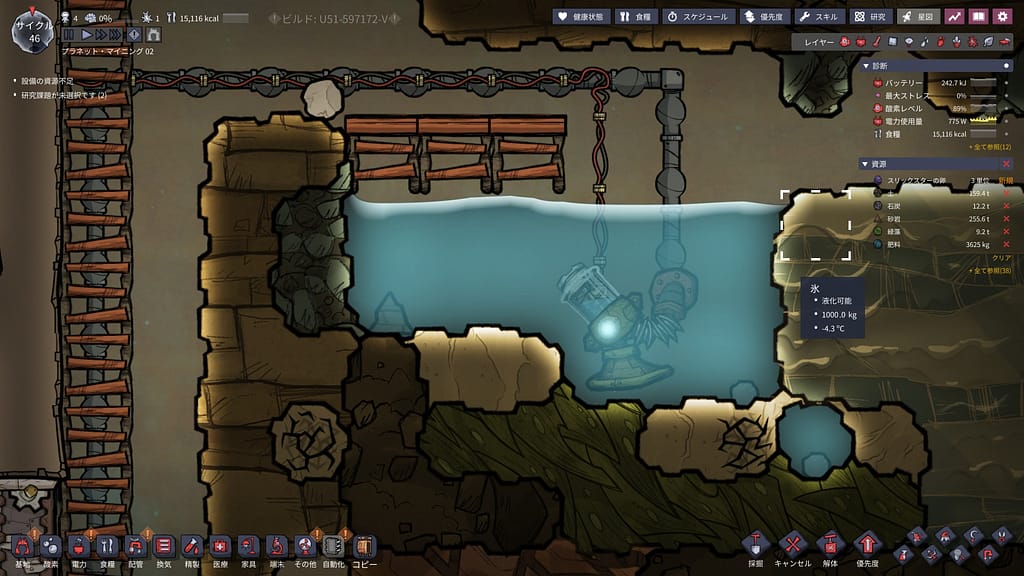Pause the game with the pause button

click(x=70, y=35)
